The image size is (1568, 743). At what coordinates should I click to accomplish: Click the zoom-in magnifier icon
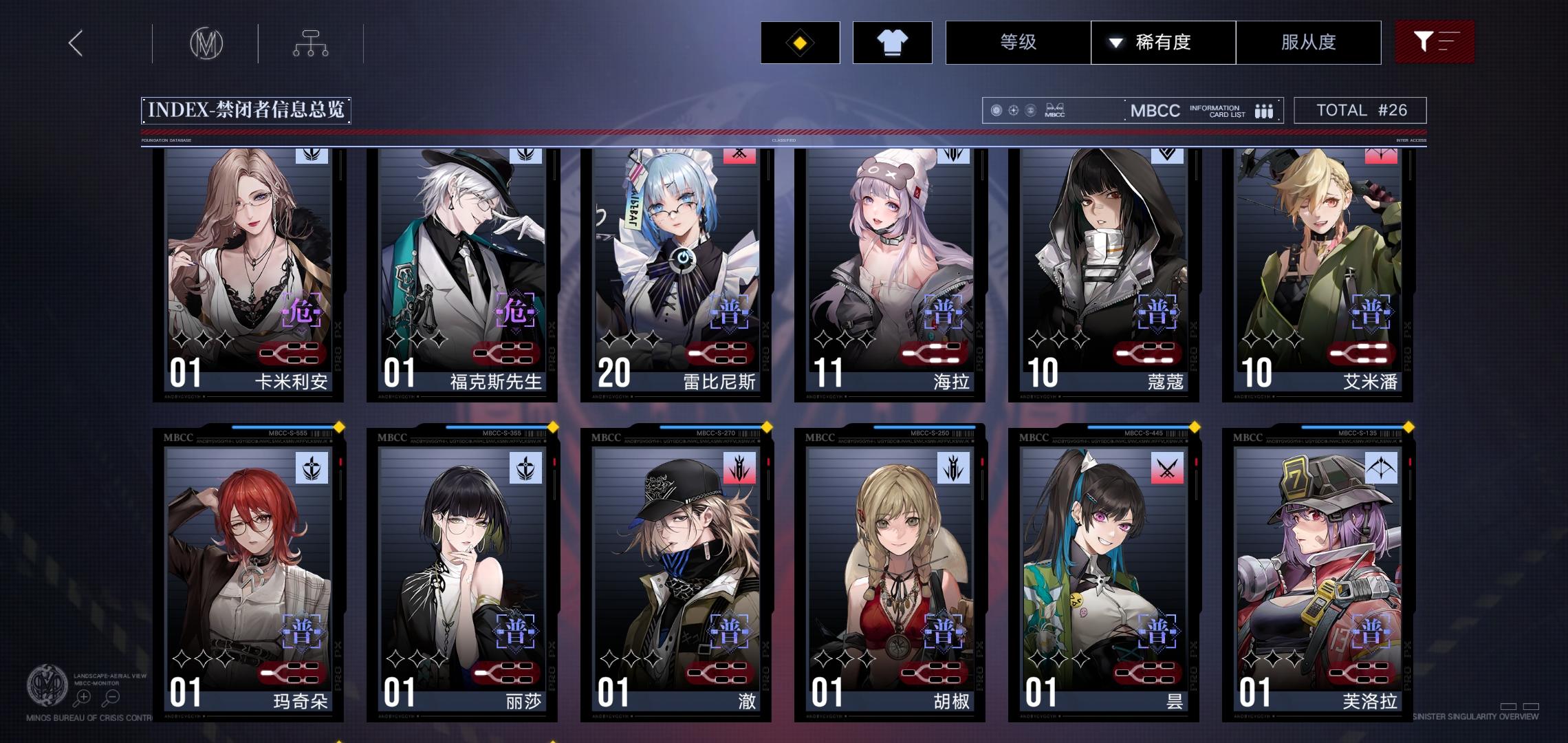(83, 696)
